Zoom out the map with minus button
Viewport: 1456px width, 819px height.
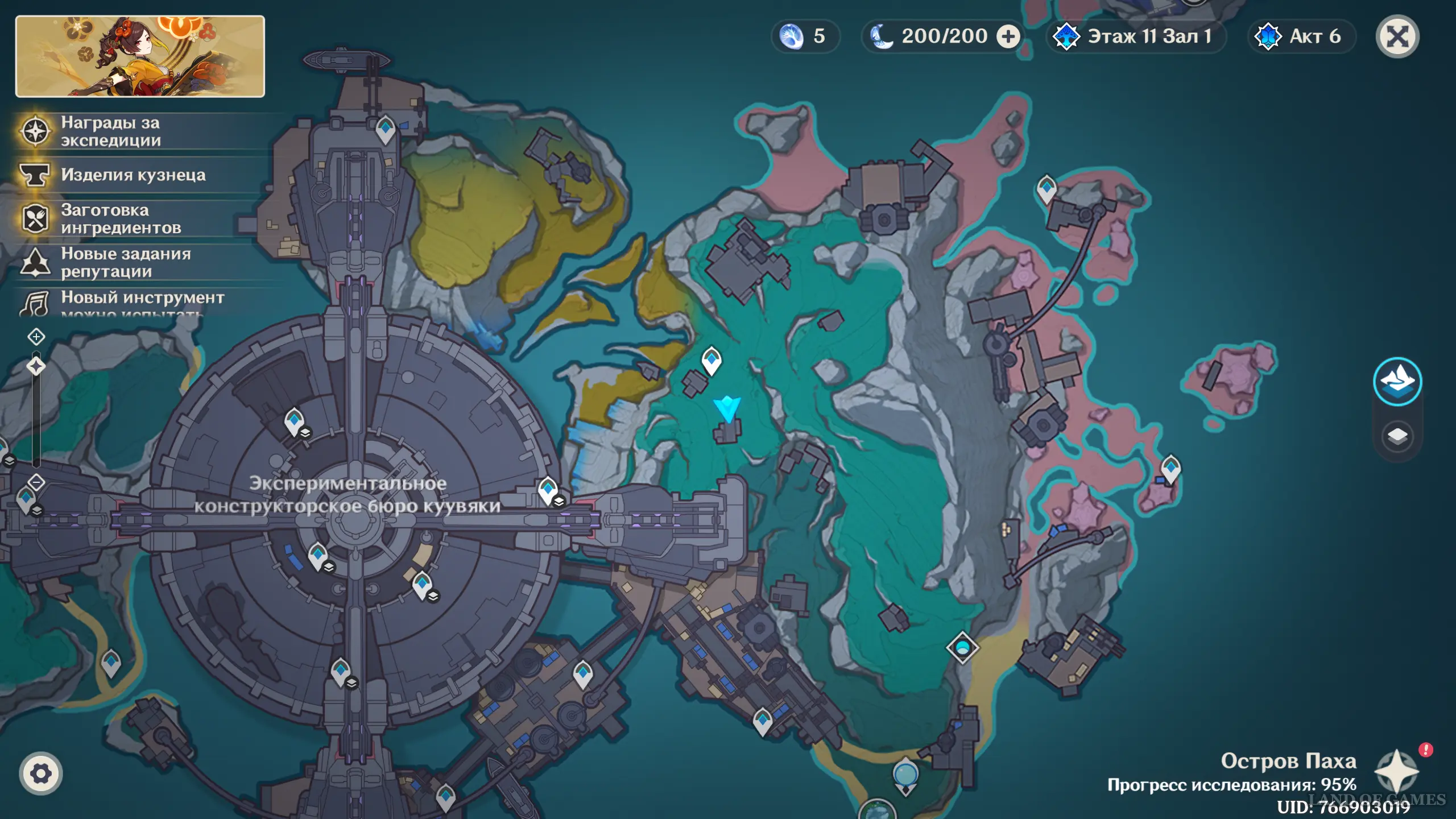click(36, 482)
